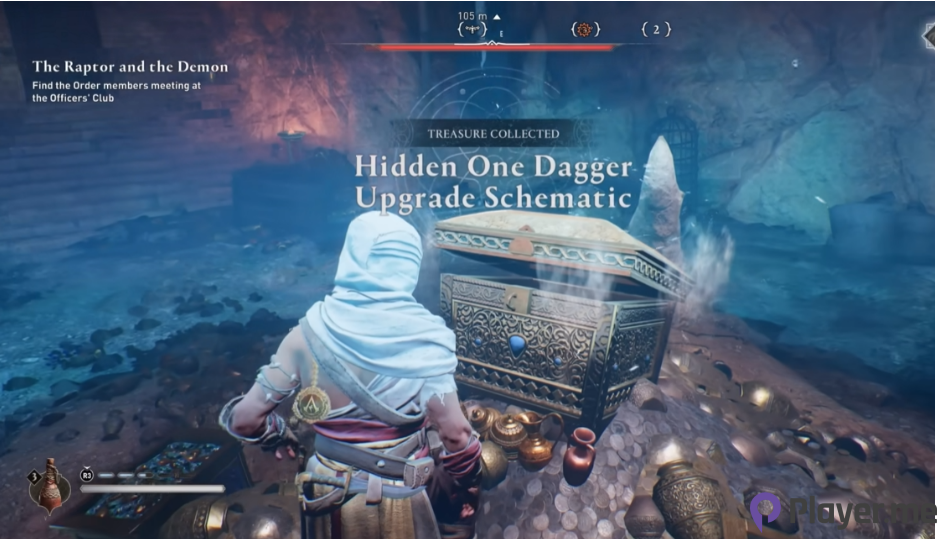This screenshot has width=937, height=541.
Task: Click the red gear marker on the compass
Action: click(x=585, y=30)
